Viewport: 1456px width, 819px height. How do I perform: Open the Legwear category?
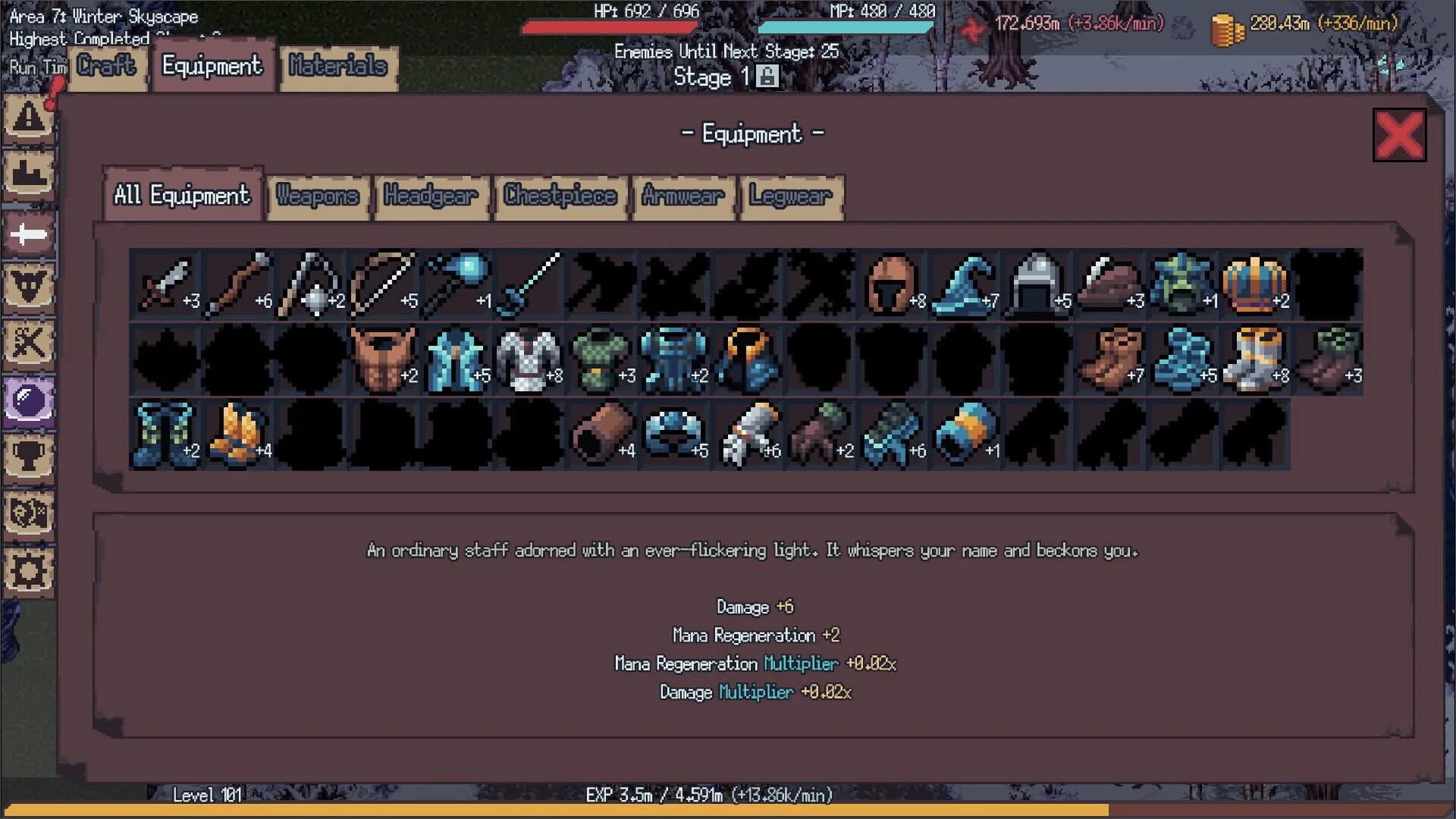click(x=789, y=196)
